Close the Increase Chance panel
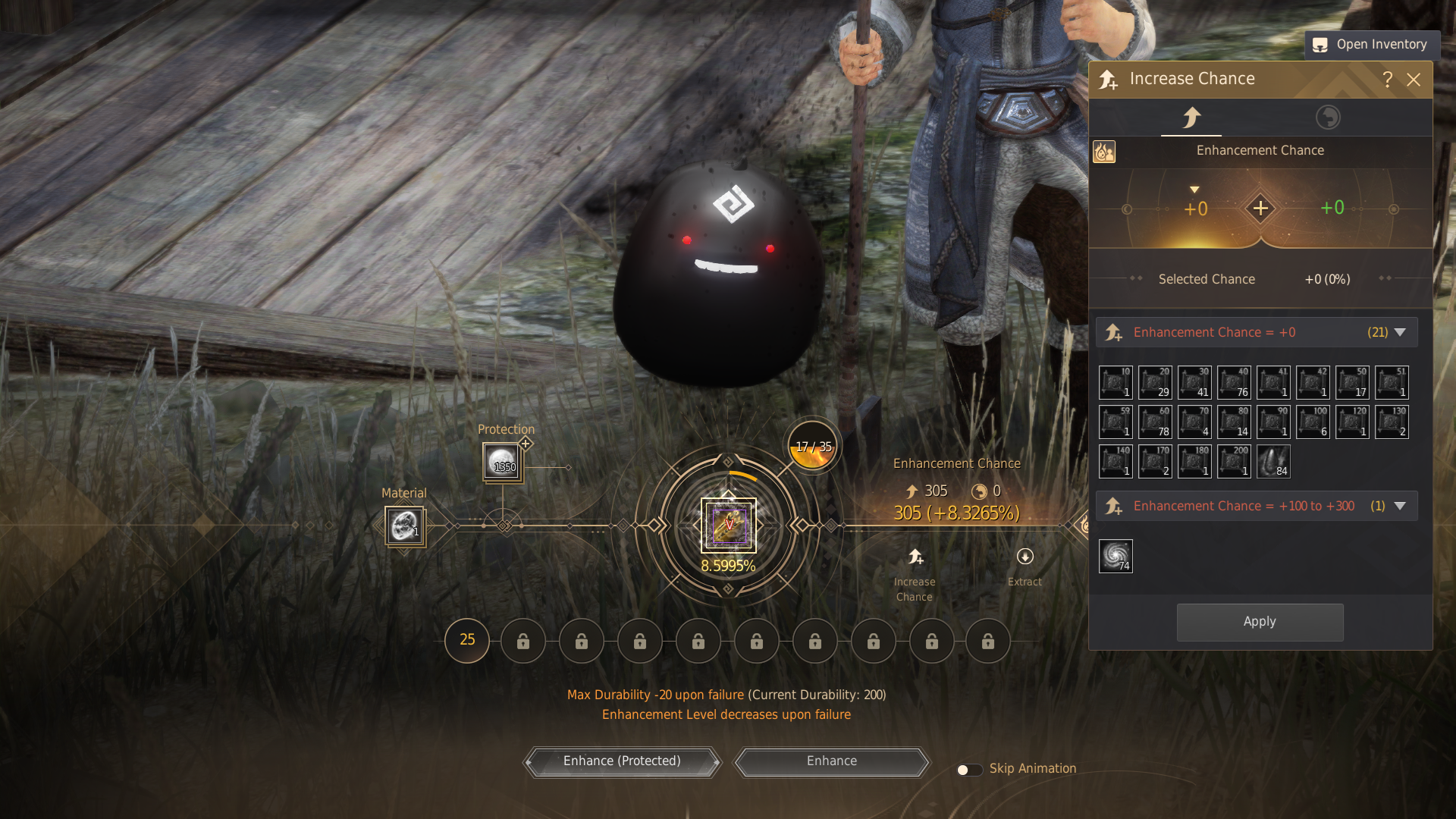The image size is (1456, 819). tap(1414, 80)
